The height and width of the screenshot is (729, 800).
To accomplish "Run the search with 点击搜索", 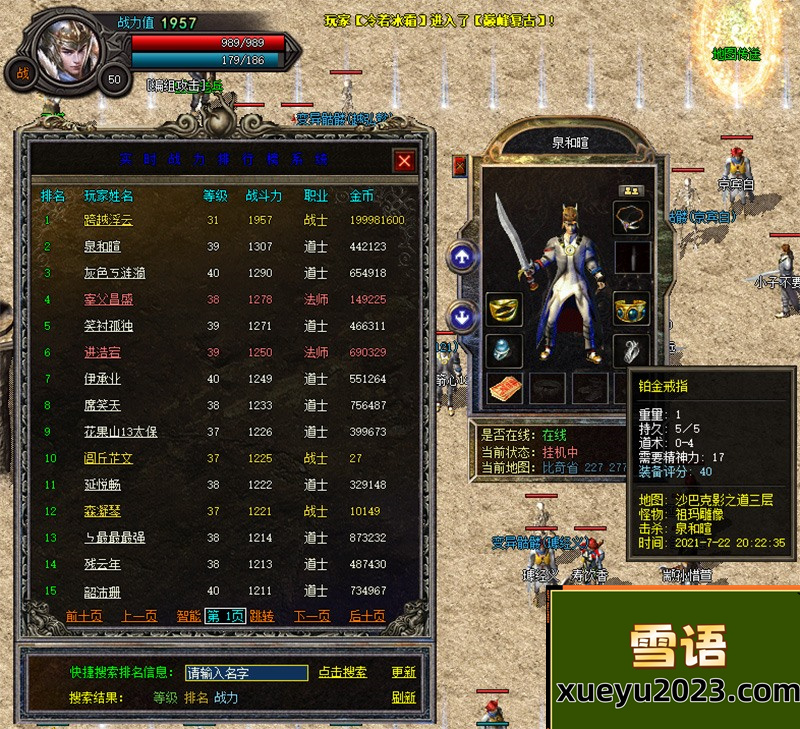I will 342,673.
